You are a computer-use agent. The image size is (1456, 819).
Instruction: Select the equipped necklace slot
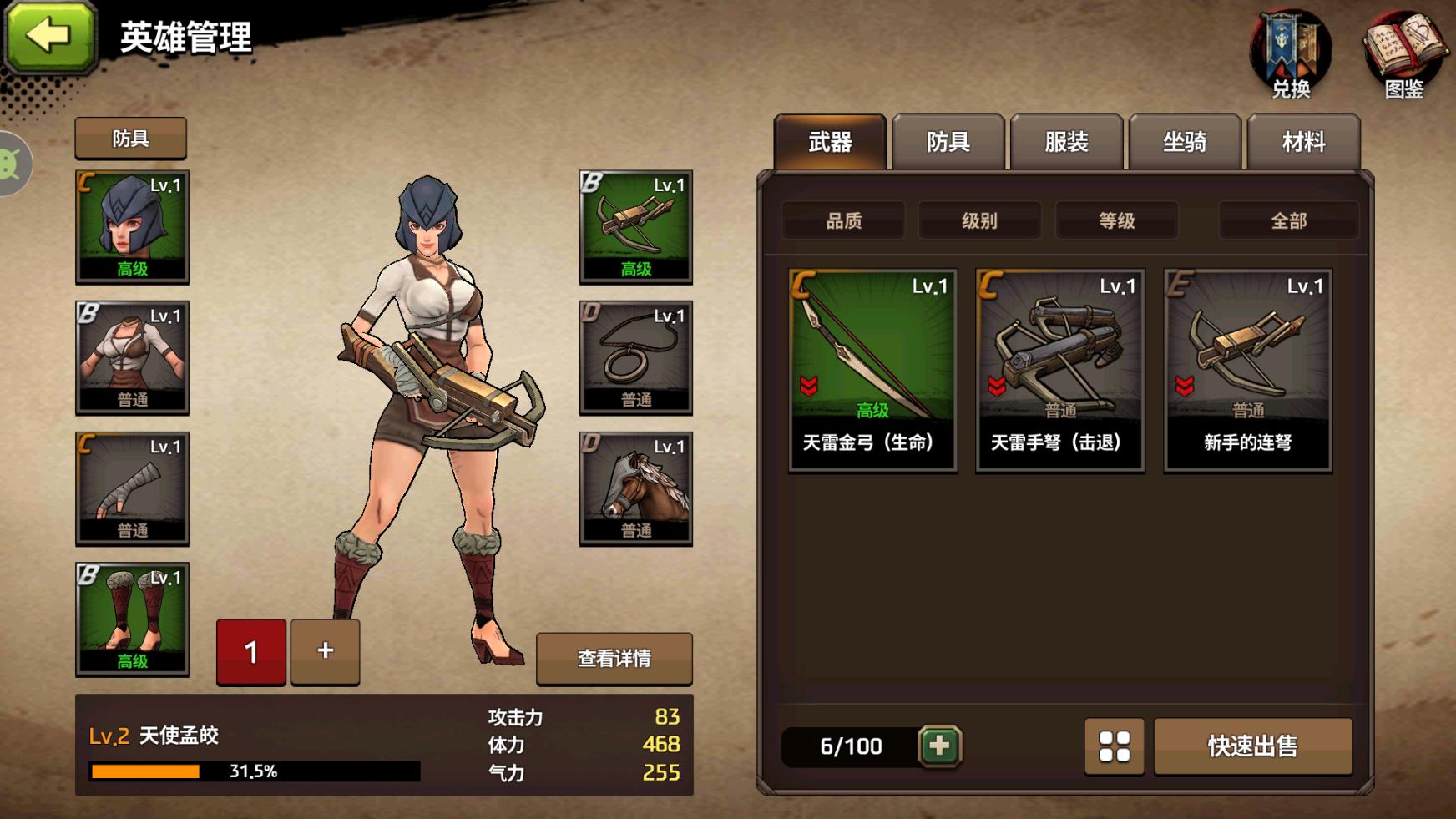click(x=637, y=357)
